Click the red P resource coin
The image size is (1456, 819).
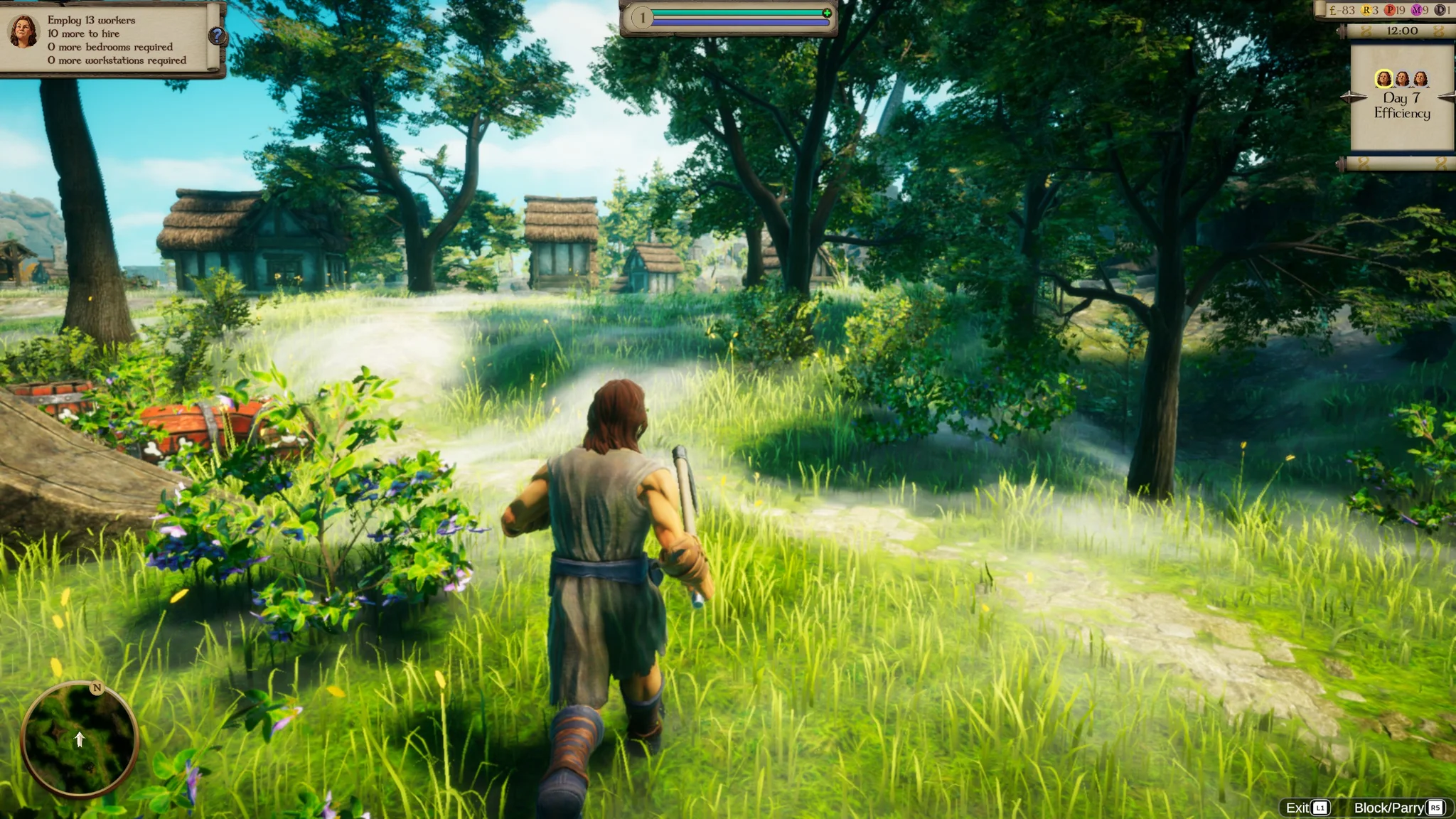(1390, 10)
